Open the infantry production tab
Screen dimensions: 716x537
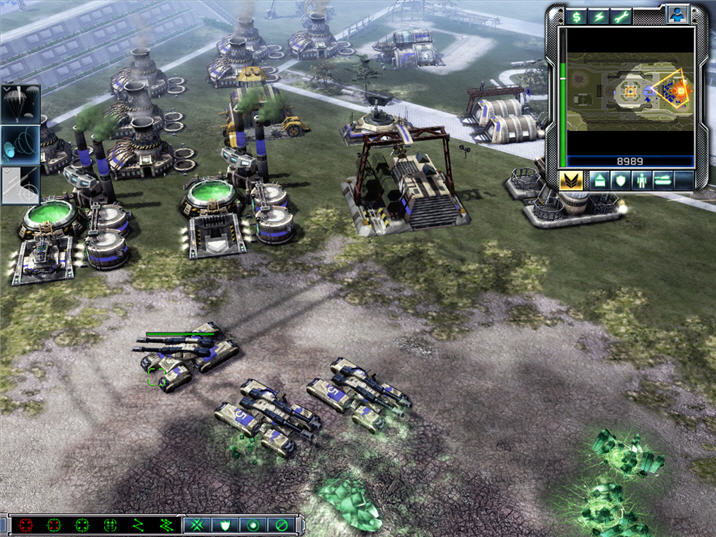tap(641, 180)
